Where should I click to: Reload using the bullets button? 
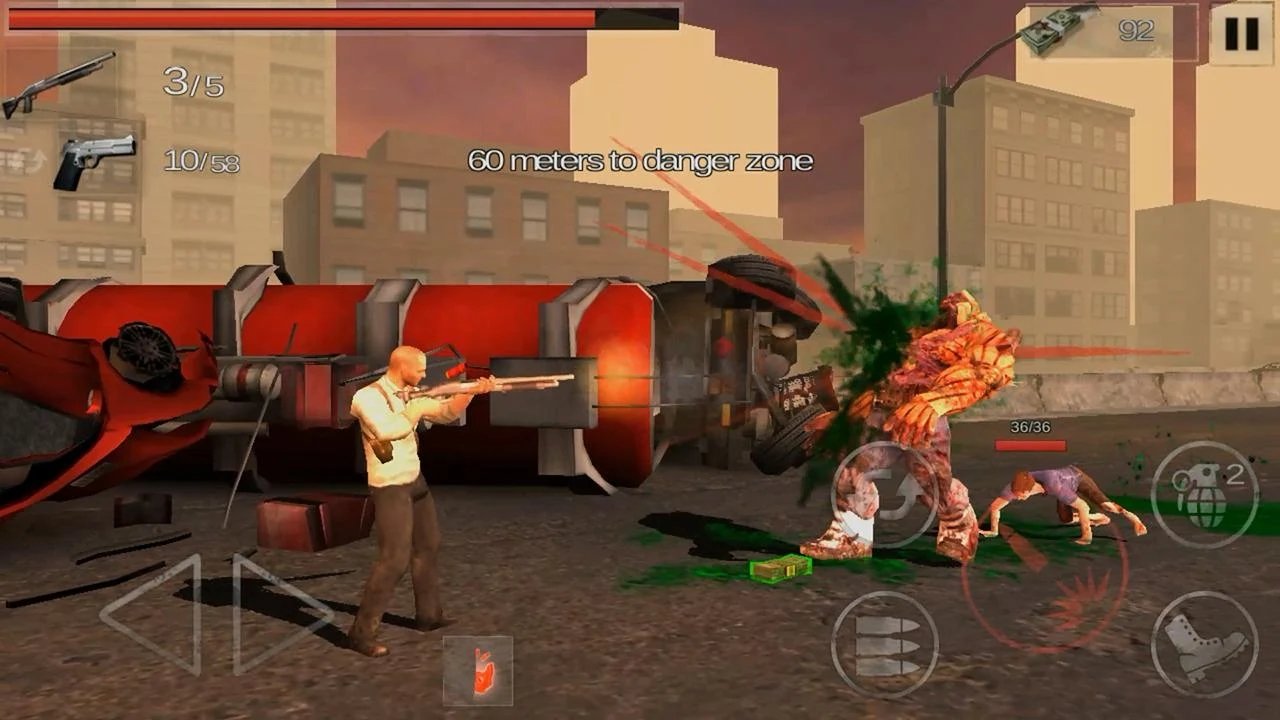point(884,644)
